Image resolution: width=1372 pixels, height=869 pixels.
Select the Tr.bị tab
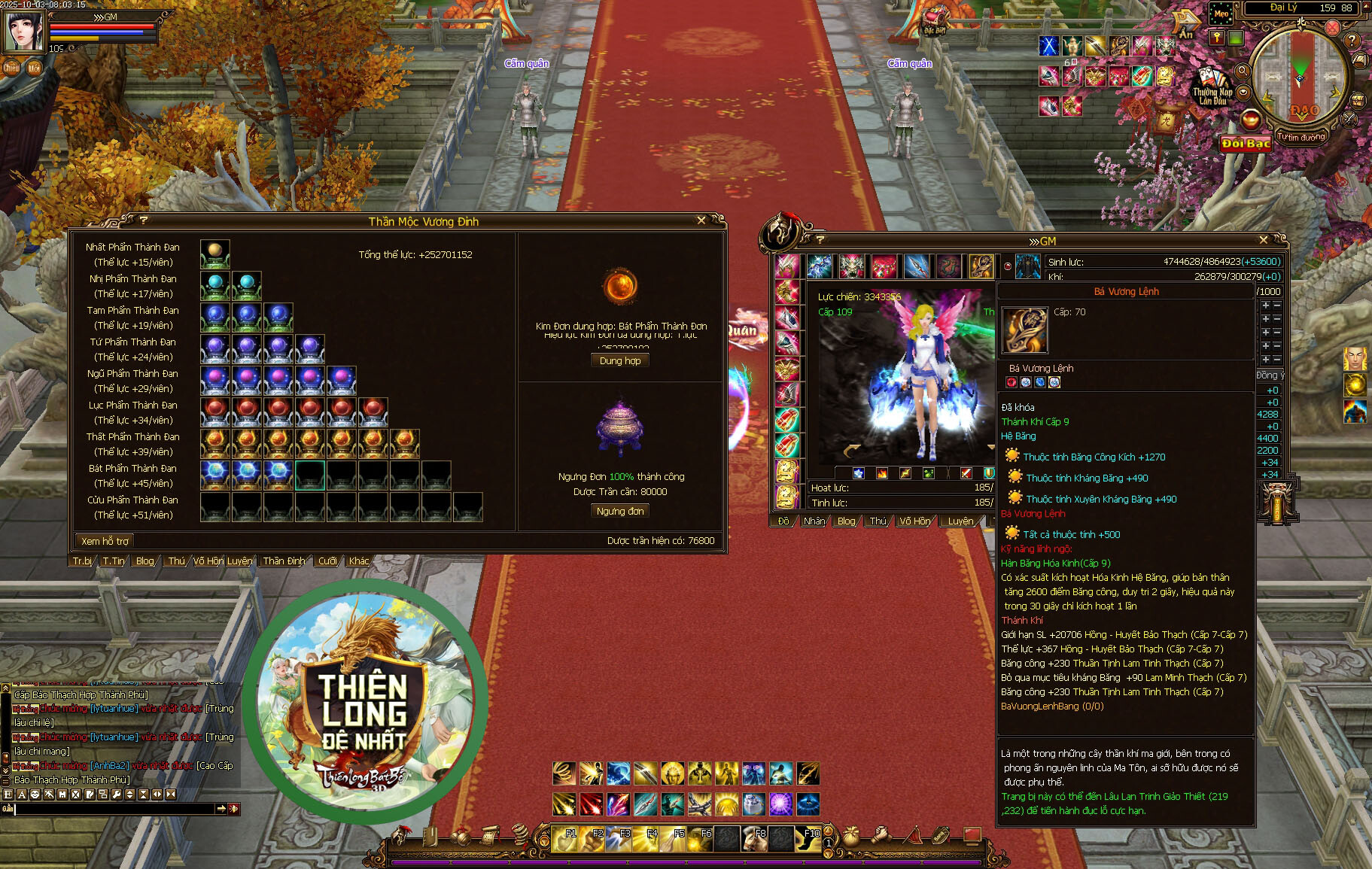click(82, 561)
